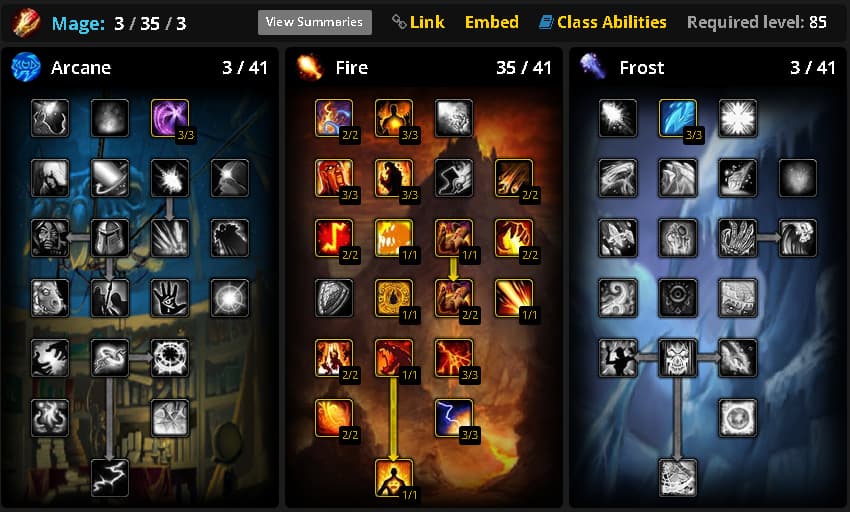Select the Living Bomb 1/1 talent in Fire
850x512 pixels.
pos(394,478)
